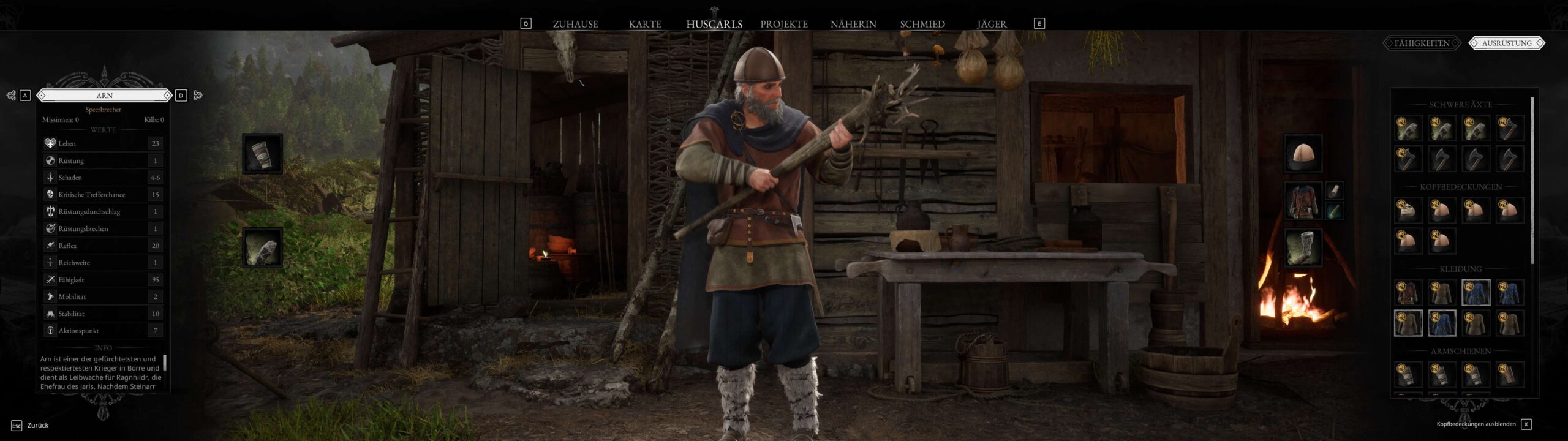This screenshot has height=441, width=1568.
Task: Select the equipped tunic clothing slot
Action: pos(1303,200)
